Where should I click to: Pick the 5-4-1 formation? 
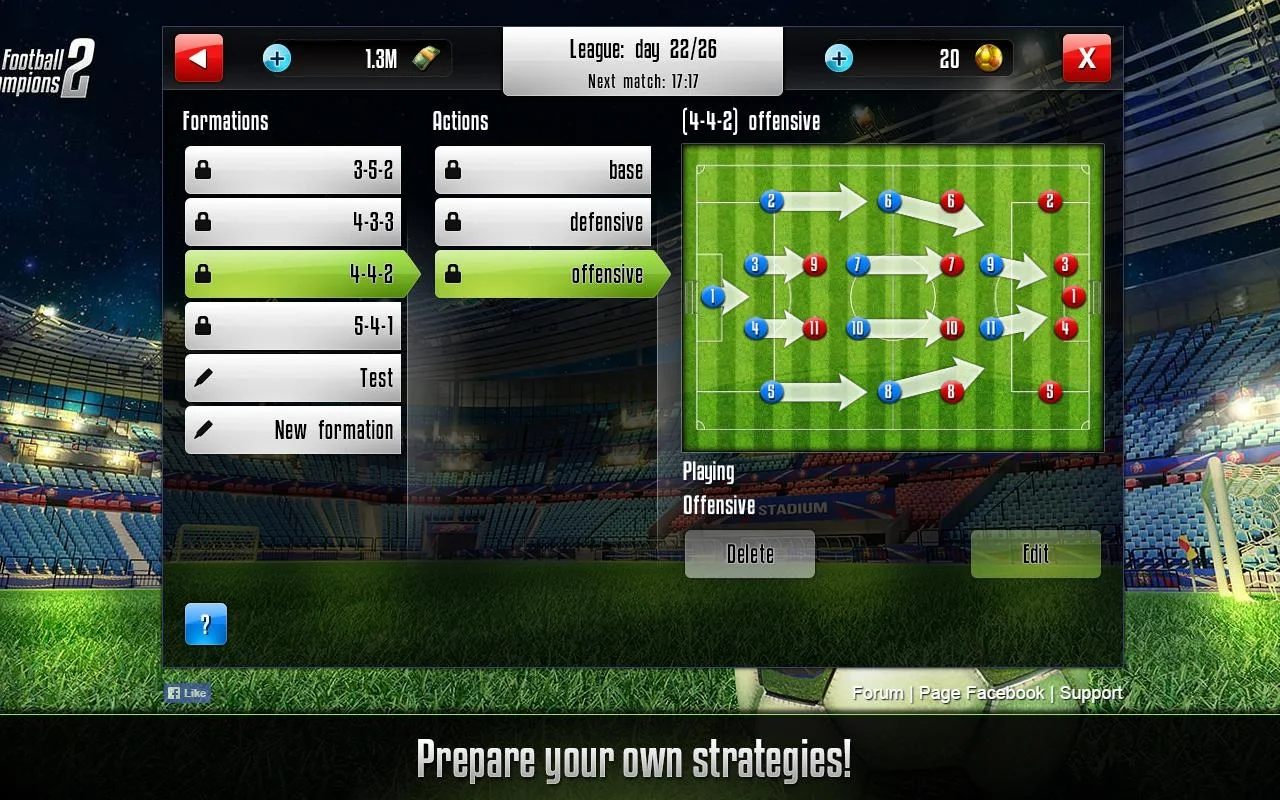click(x=293, y=326)
